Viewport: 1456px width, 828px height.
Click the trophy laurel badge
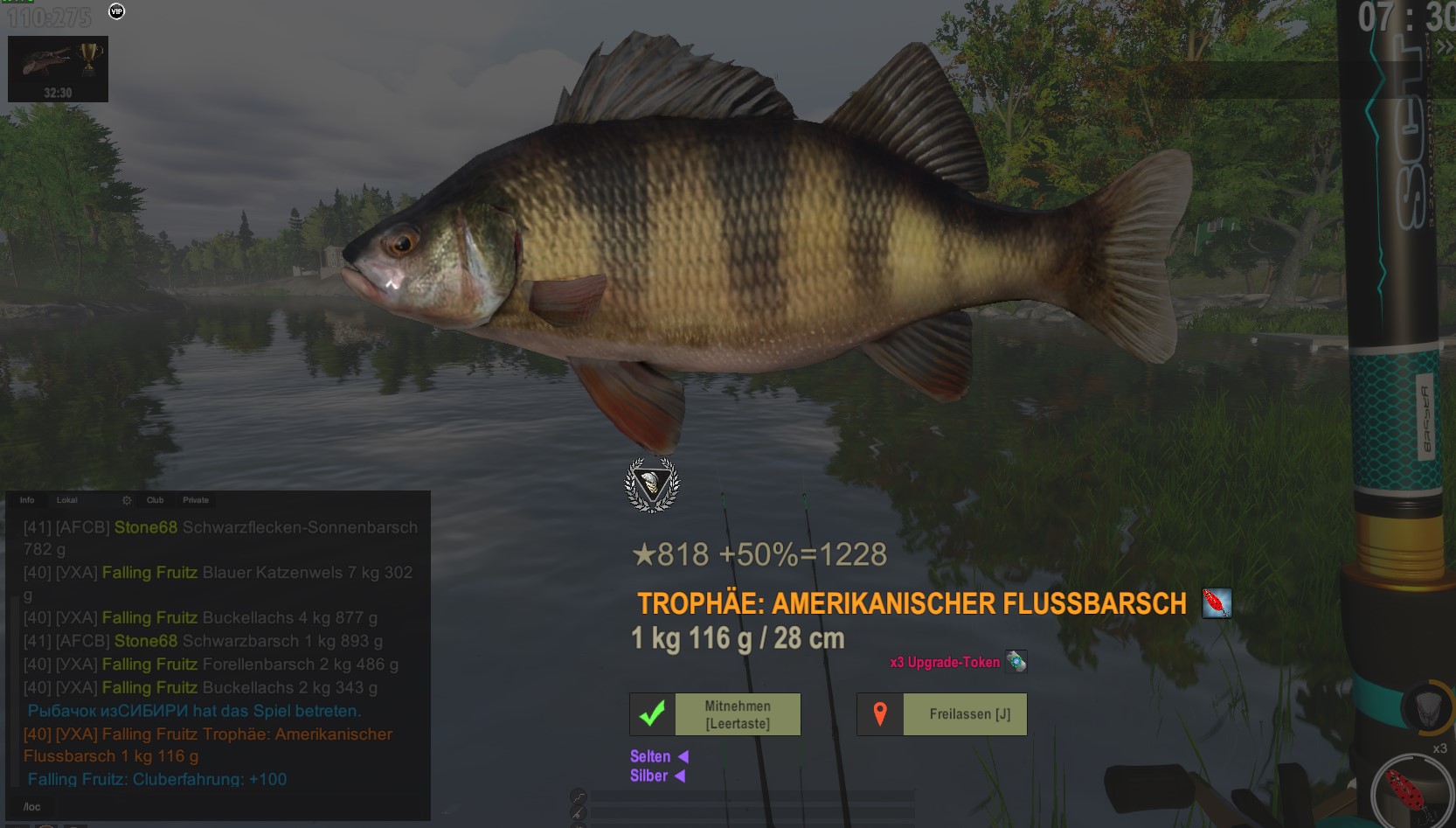tap(652, 484)
